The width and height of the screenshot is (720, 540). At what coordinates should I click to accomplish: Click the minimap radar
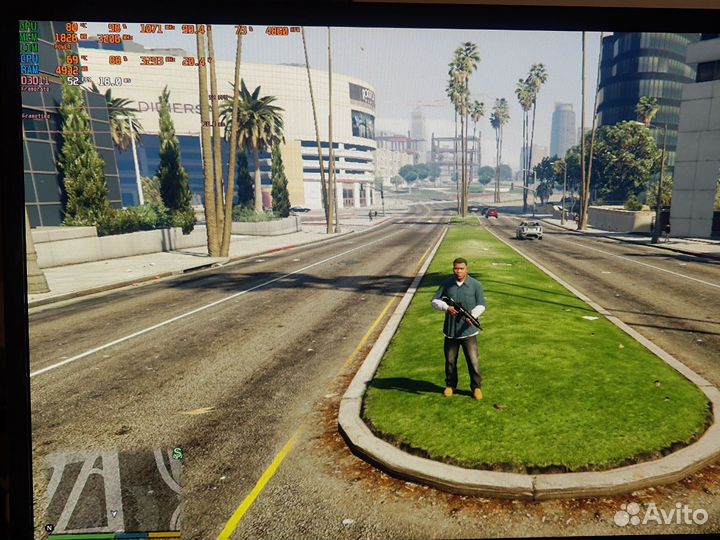click(x=112, y=491)
